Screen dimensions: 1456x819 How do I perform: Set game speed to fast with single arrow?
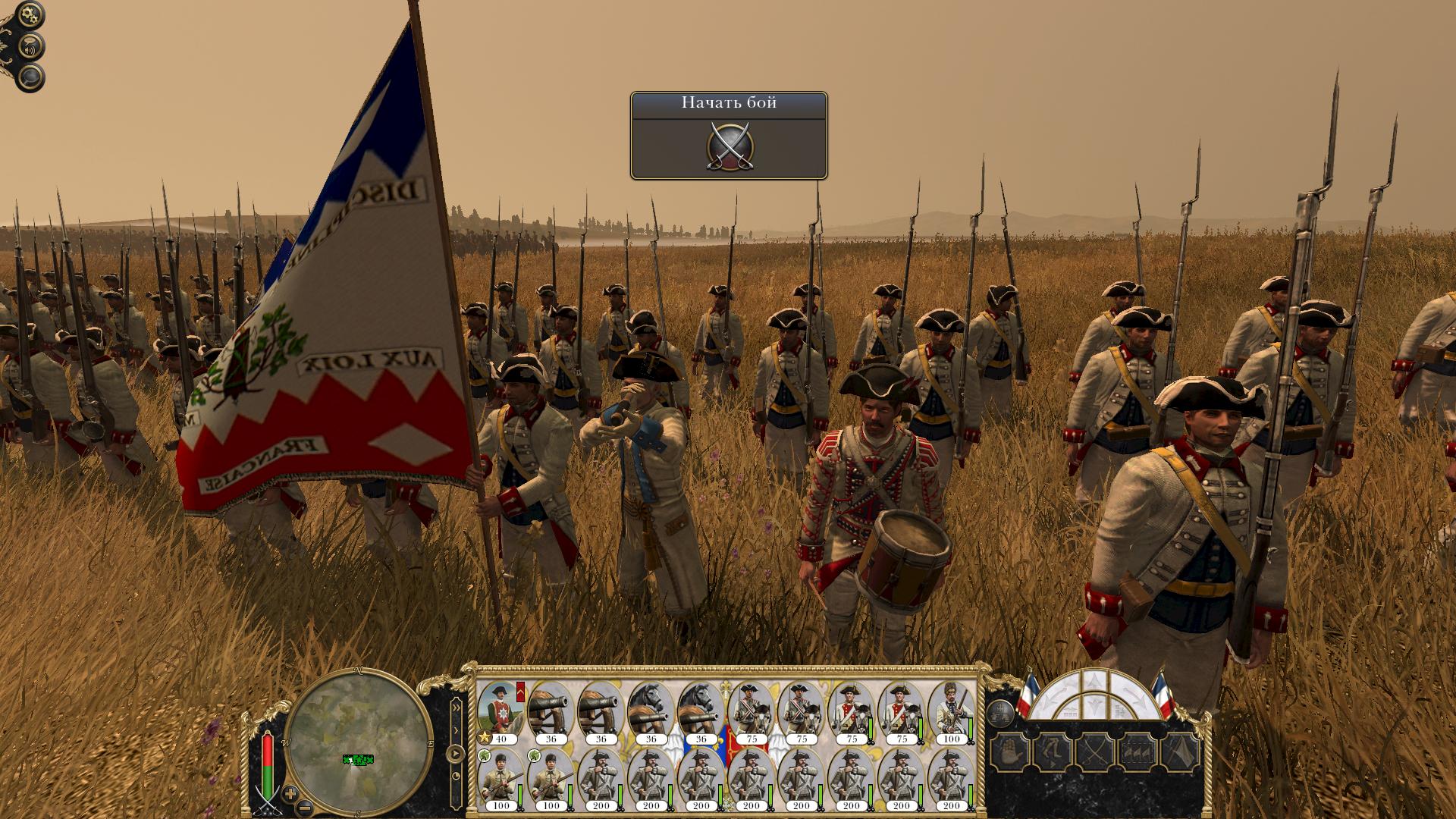click(x=457, y=730)
